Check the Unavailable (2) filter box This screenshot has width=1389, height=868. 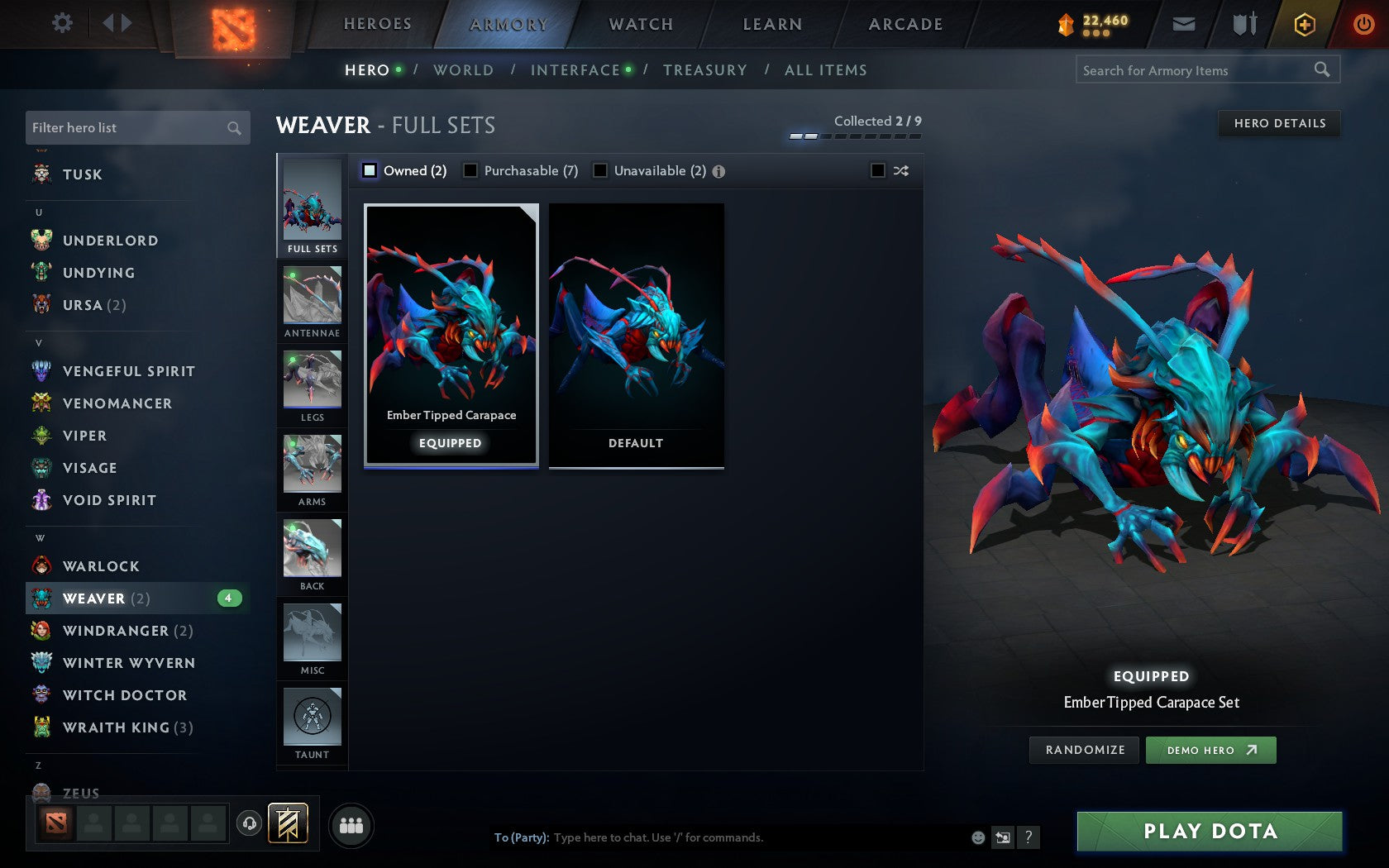[x=599, y=170]
